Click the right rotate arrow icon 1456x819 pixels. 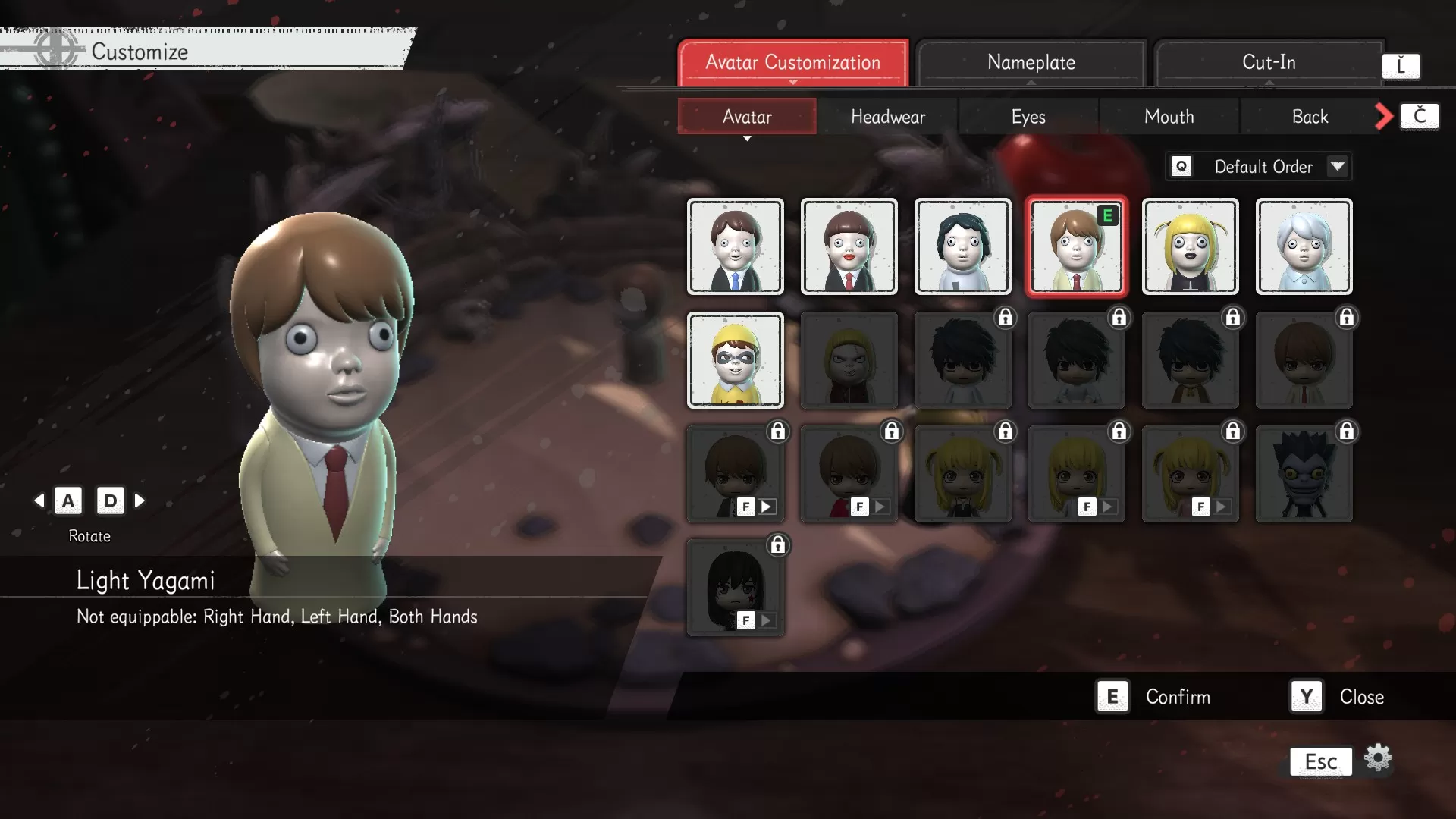coord(139,500)
